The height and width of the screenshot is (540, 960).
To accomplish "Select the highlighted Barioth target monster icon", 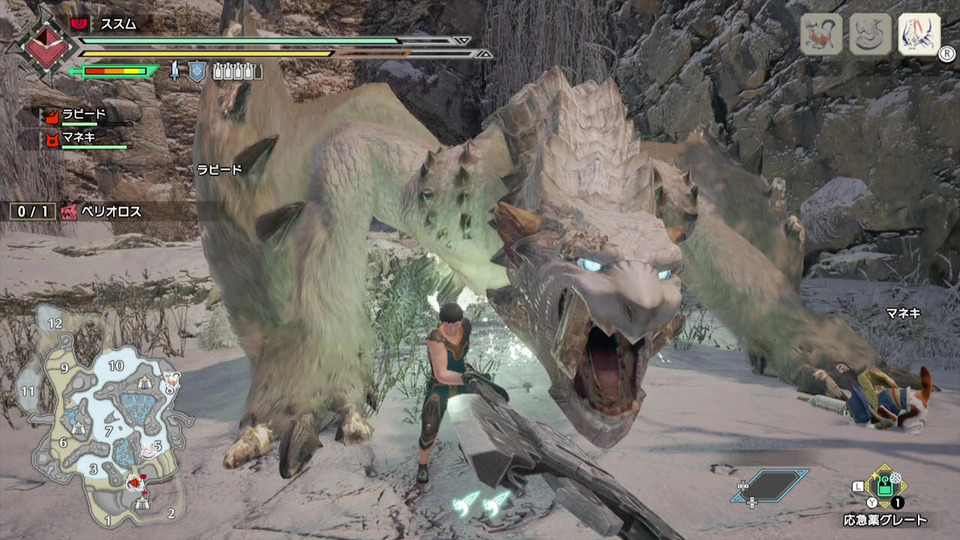I will click(919, 34).
